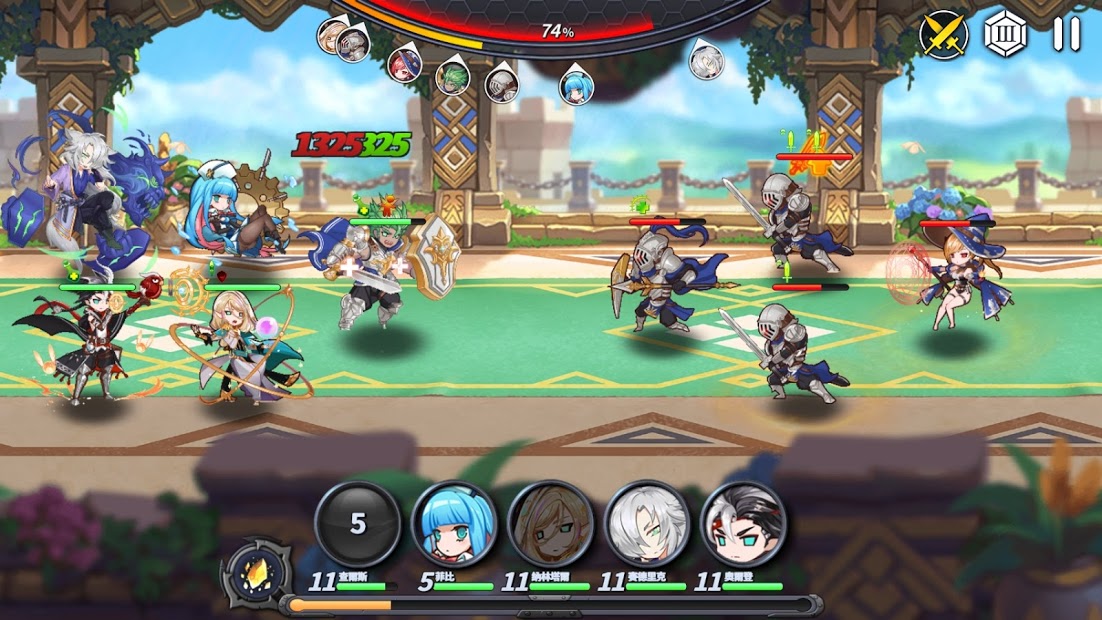Activate the golden crystal energy icon

pos(257,574)
